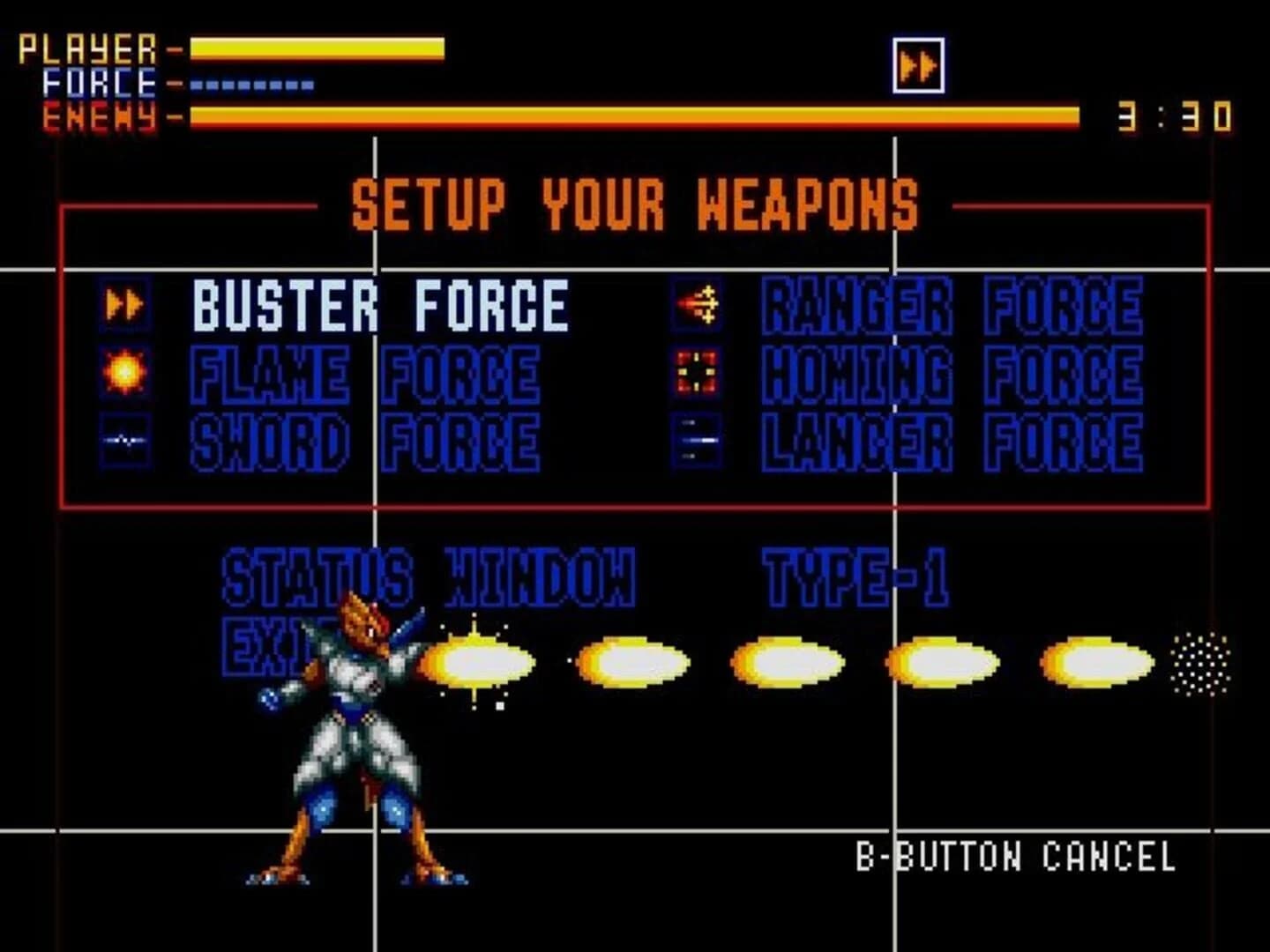Click the equipped weapon indicator at top right

pos(917,64)
